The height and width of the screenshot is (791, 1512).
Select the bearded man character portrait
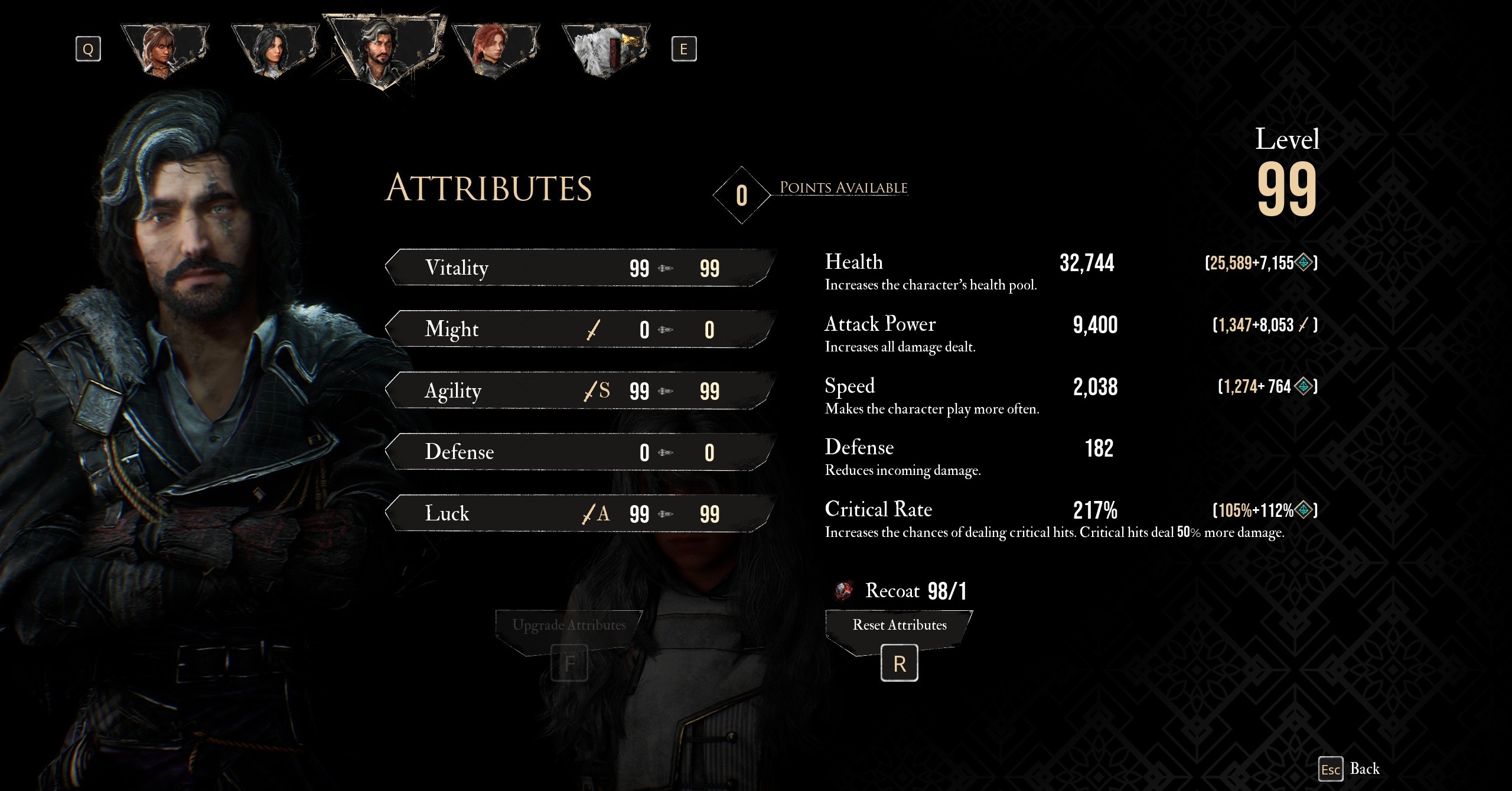[385, 52]
